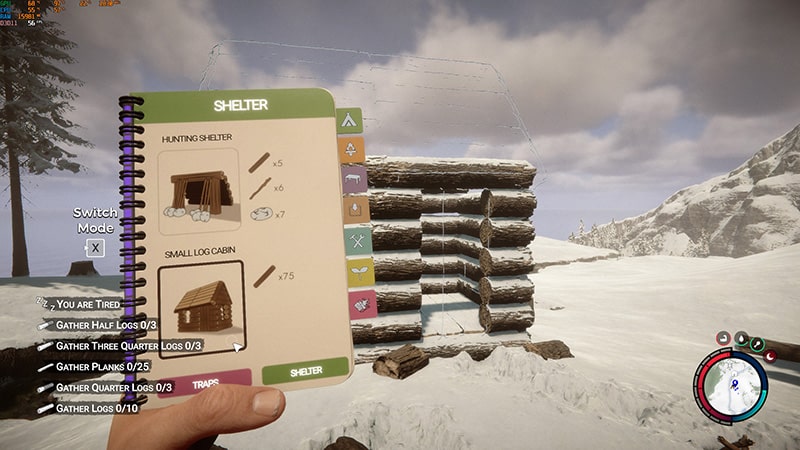Open the crossed tools tab
800x450 pixels.
pyautogui.click(x=358, y=240)
